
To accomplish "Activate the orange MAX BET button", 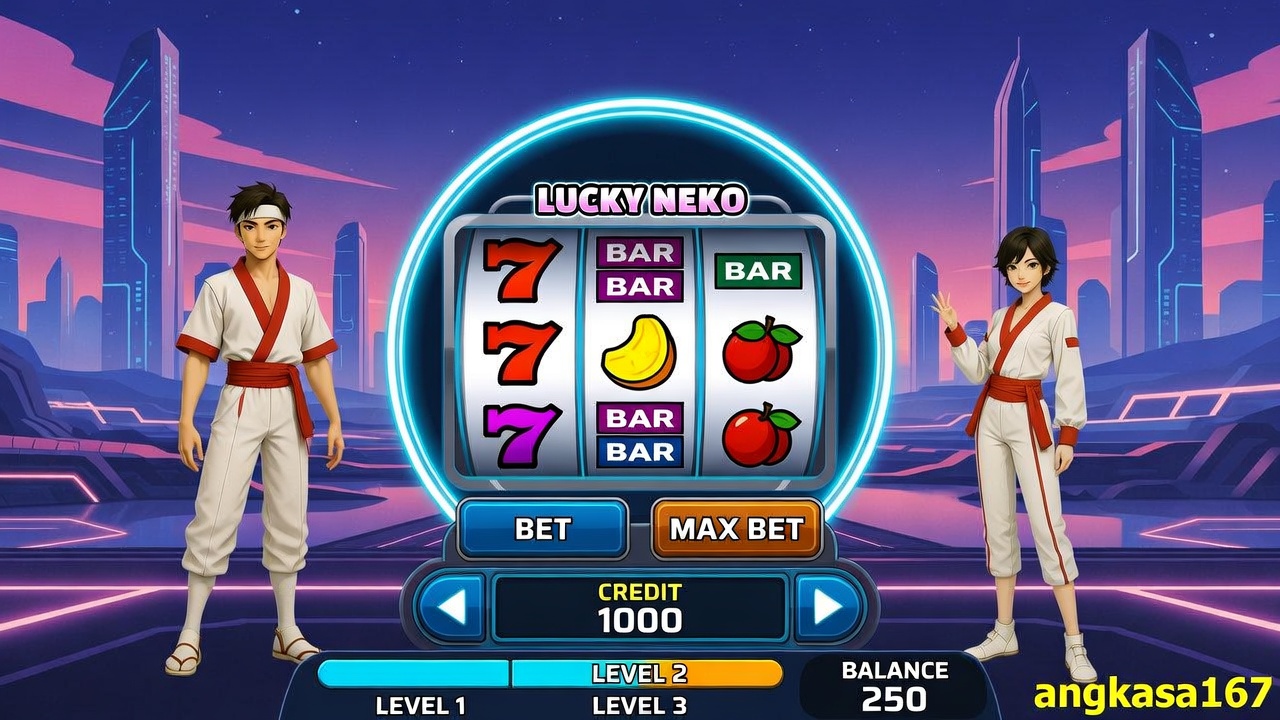I will tap(736, 528).
